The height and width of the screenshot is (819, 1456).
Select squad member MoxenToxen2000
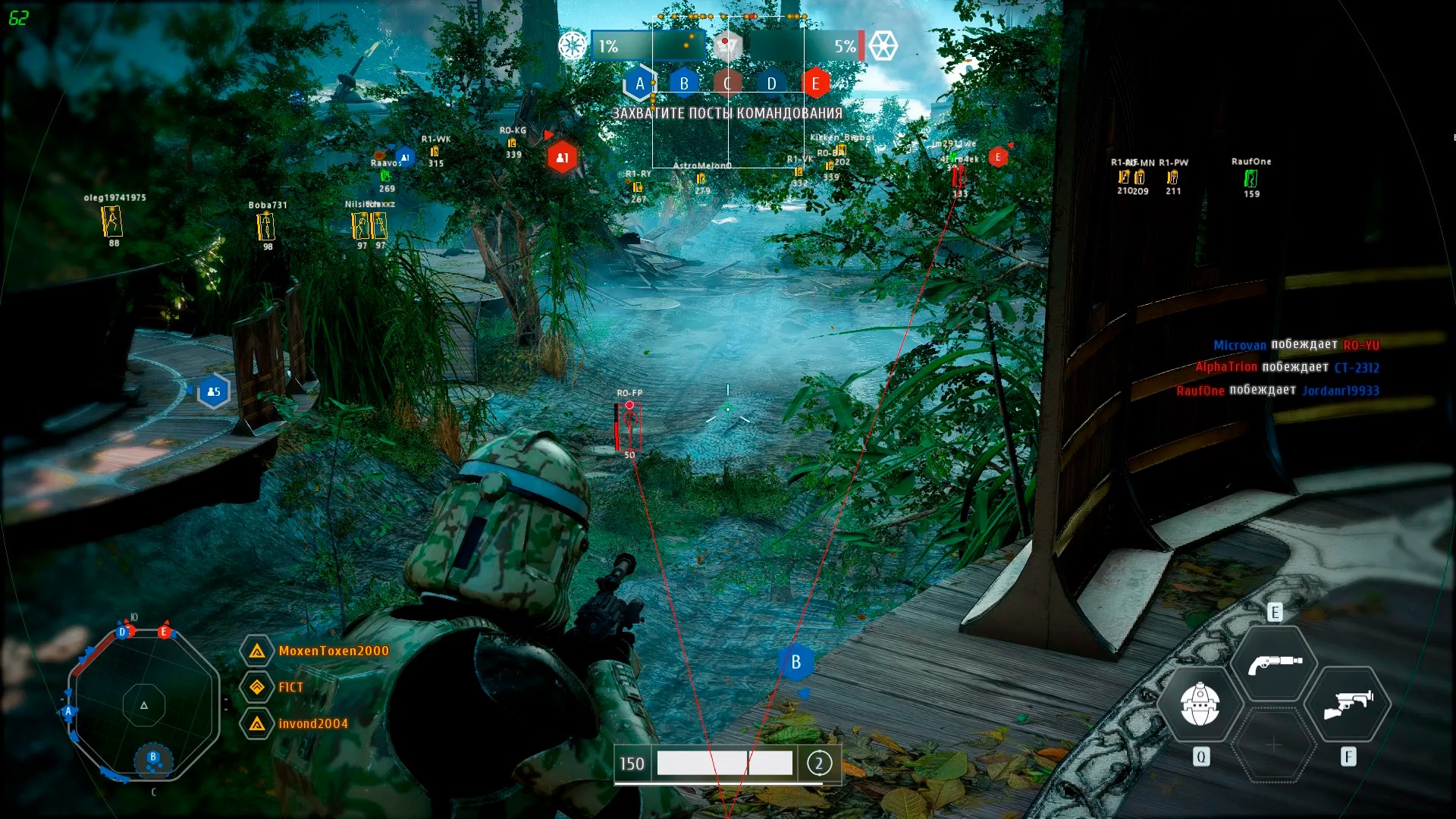(x=333, y=651)
